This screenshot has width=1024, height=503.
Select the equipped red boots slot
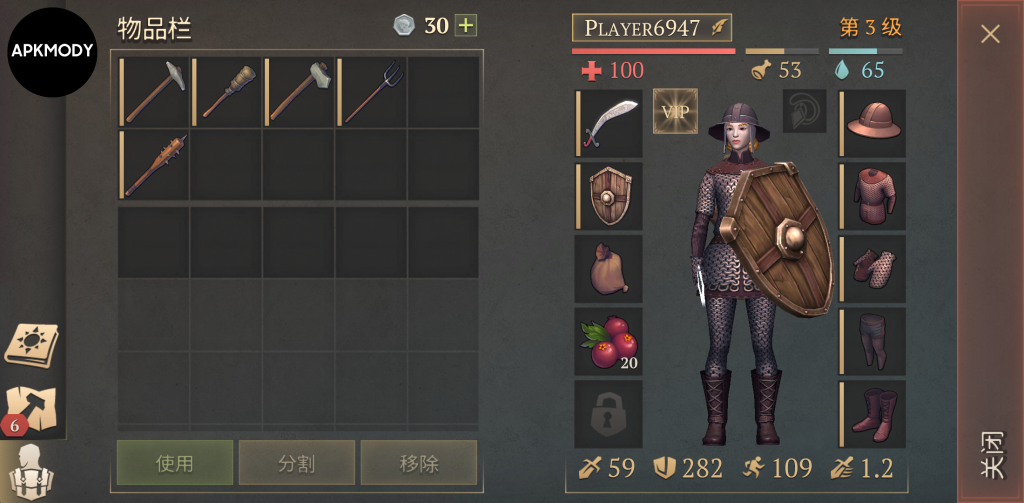[873, 414]
